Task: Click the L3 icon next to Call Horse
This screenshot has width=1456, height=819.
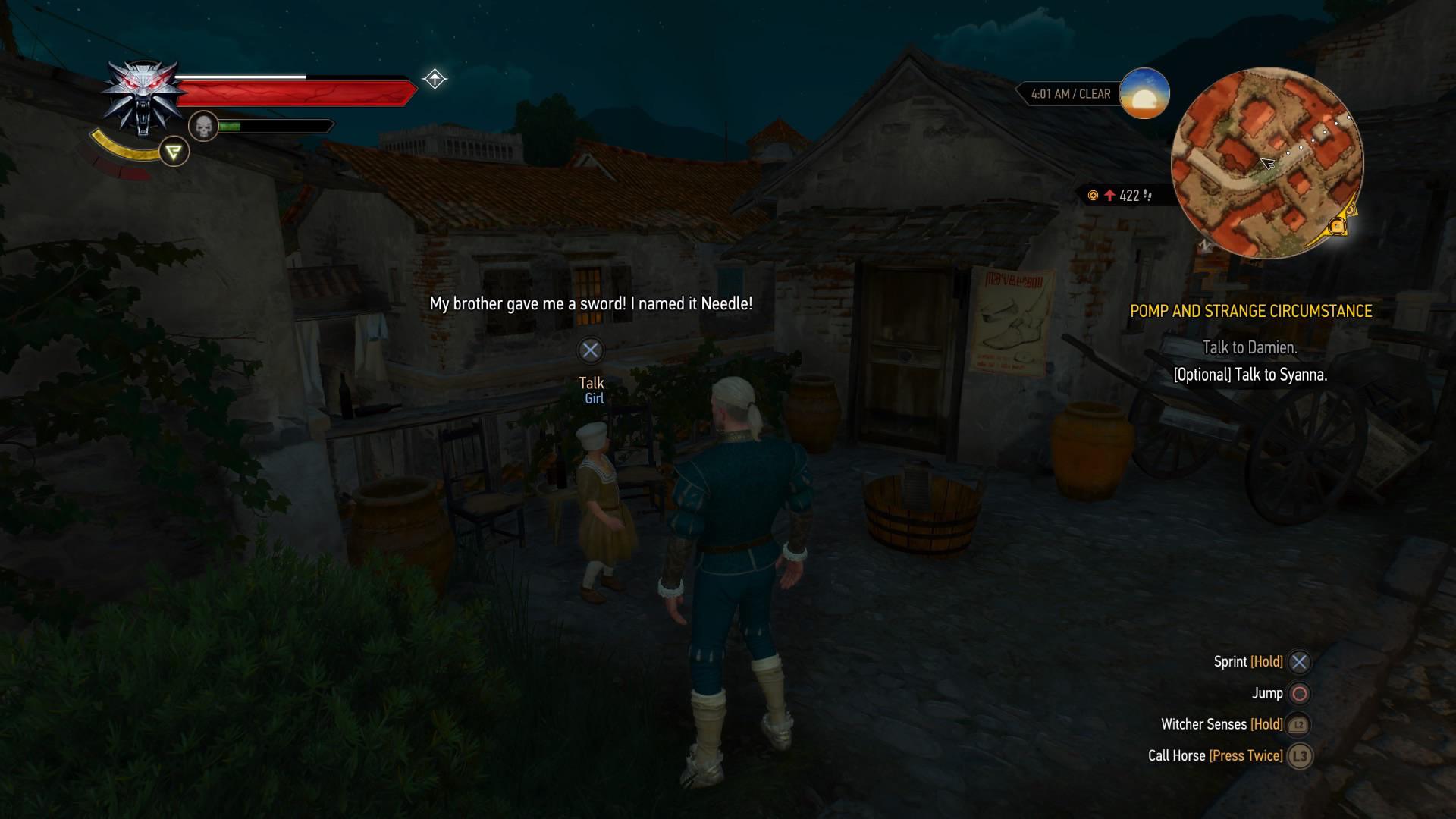Action: click(1298, 755)
